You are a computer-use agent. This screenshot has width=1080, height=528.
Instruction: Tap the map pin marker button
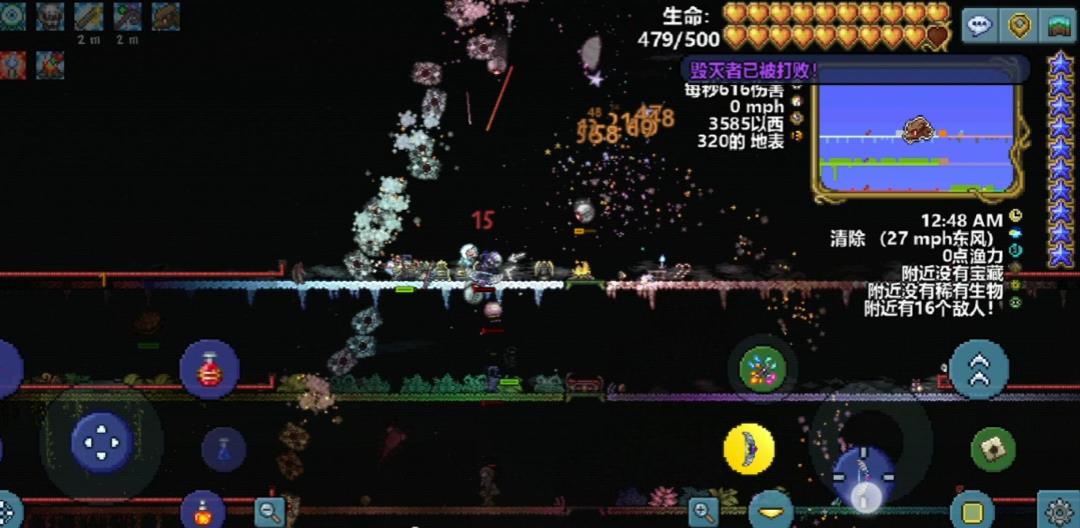[1019, 25]
